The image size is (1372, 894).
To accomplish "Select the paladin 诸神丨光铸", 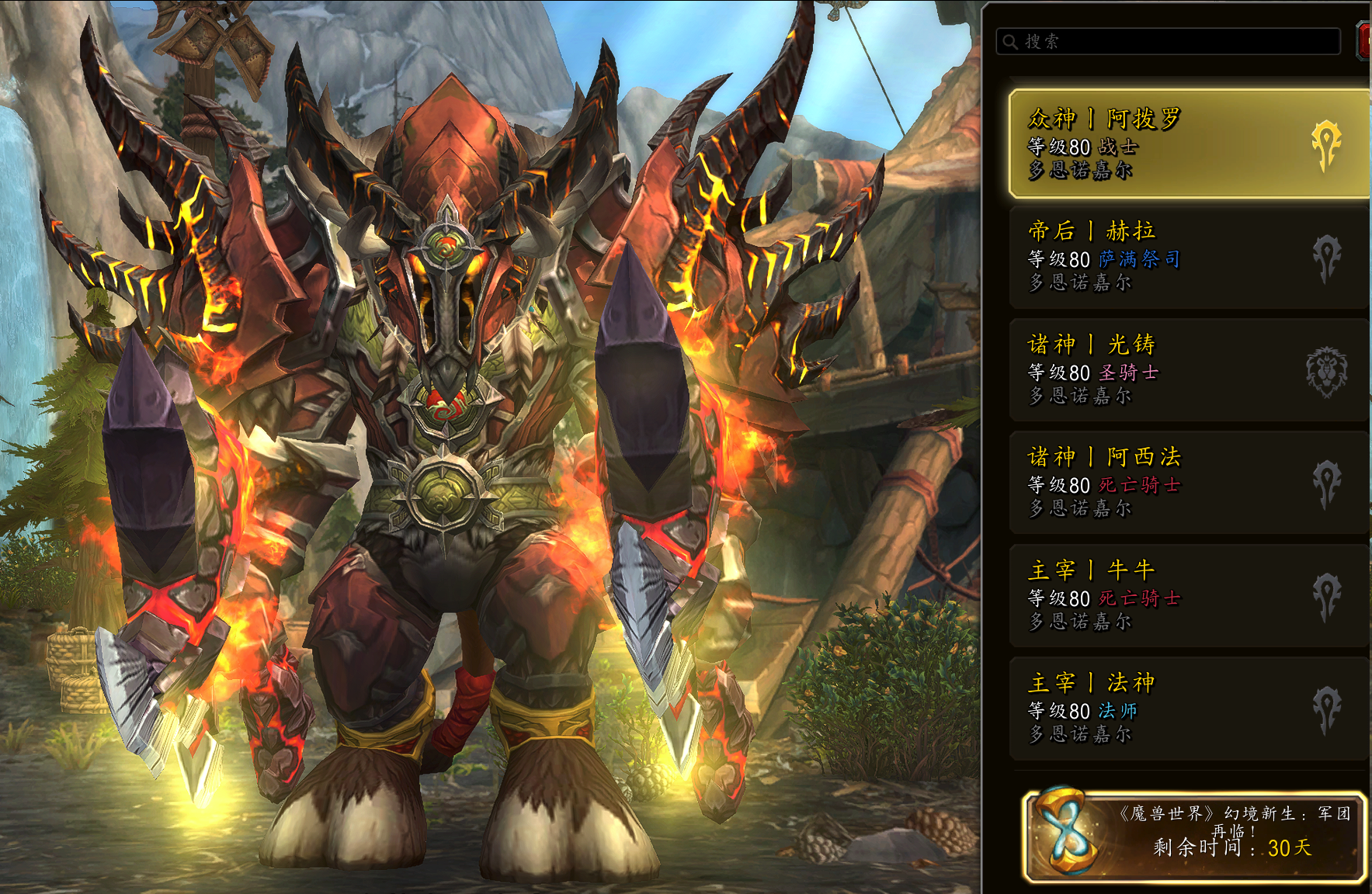I will pyautogui.click(x=1186, y=370).
